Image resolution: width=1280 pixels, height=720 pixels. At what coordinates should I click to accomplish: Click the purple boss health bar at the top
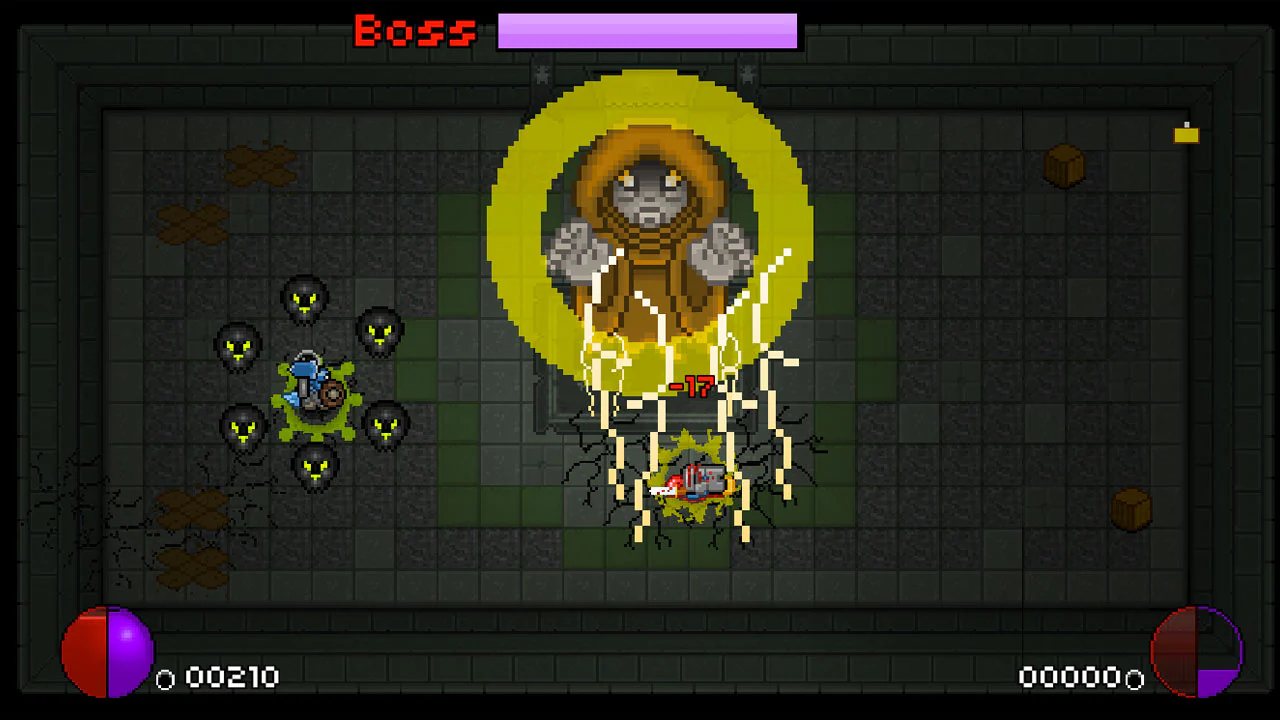coord(648,30)
